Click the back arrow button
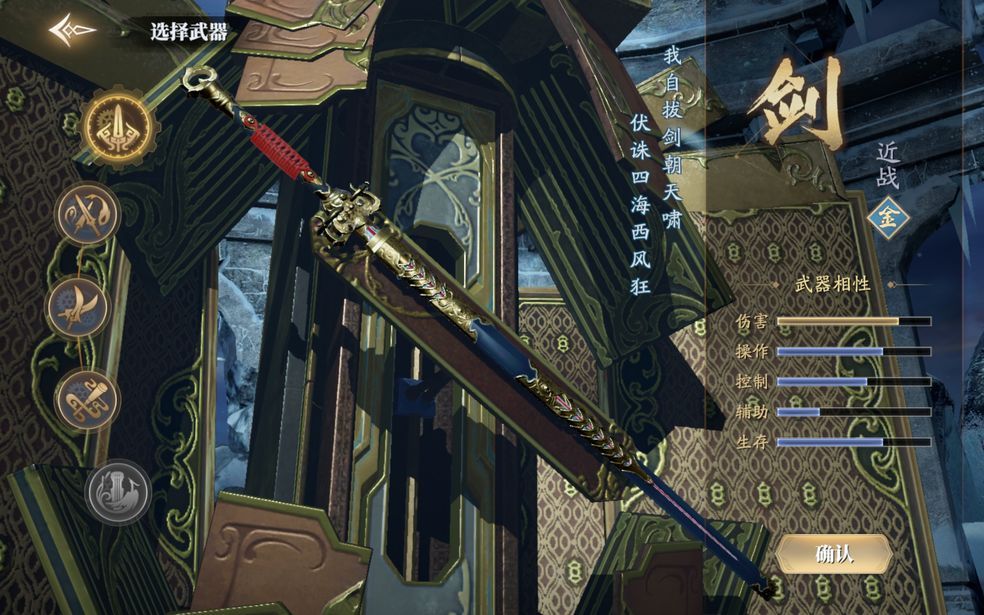The width and height of the screenshot is (984, 615). click(x=73, y=30)
